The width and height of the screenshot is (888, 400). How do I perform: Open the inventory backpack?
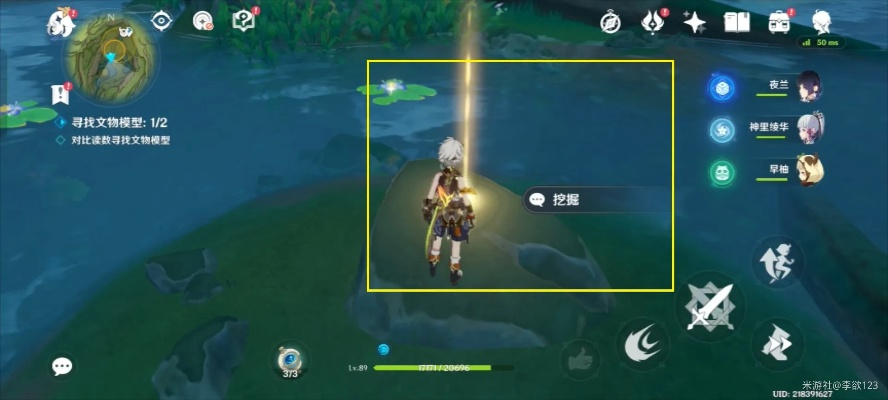pyautogui.click(x=780, y=21)
